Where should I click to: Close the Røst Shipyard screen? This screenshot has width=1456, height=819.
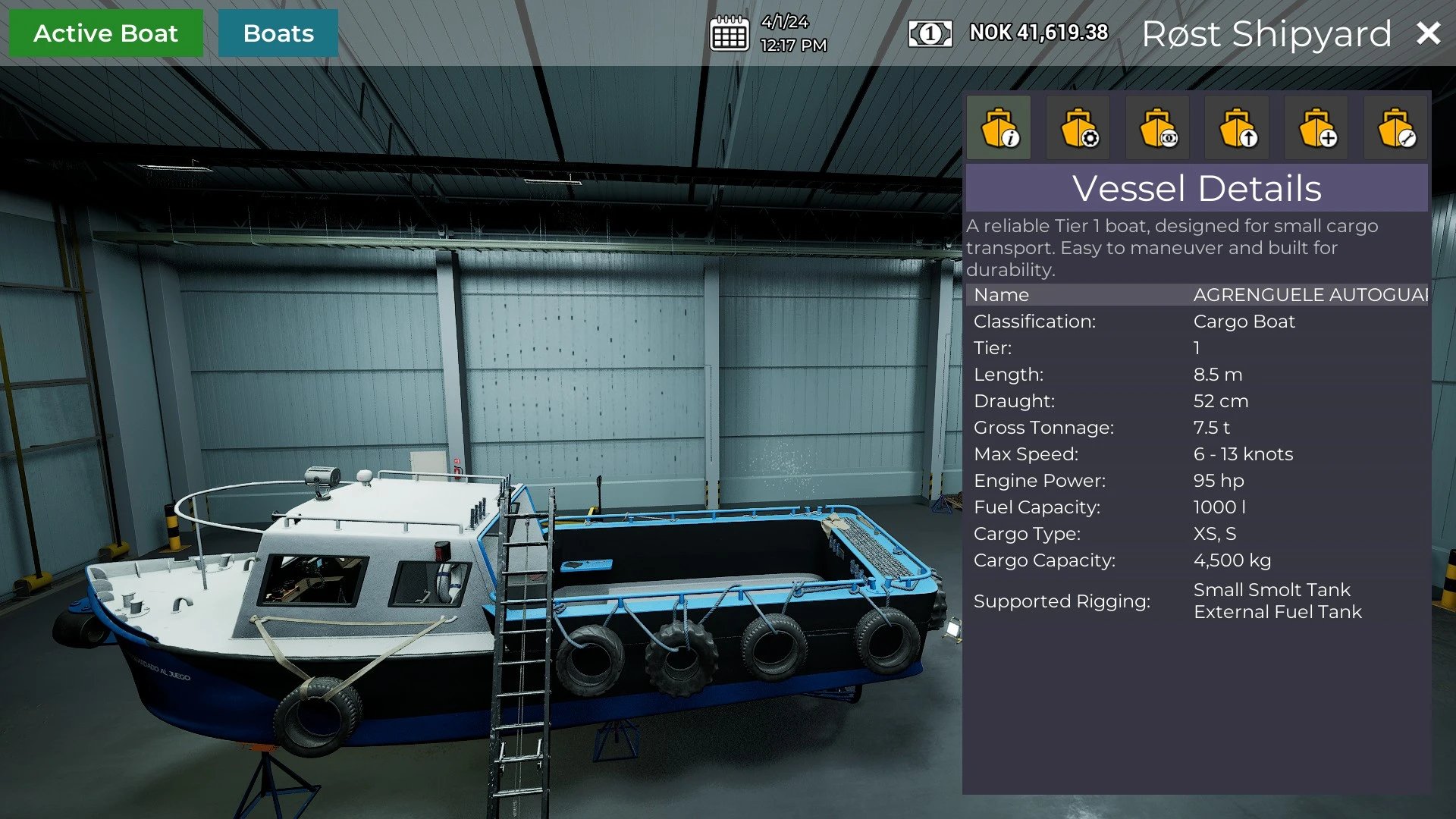tap(1428, 33)
